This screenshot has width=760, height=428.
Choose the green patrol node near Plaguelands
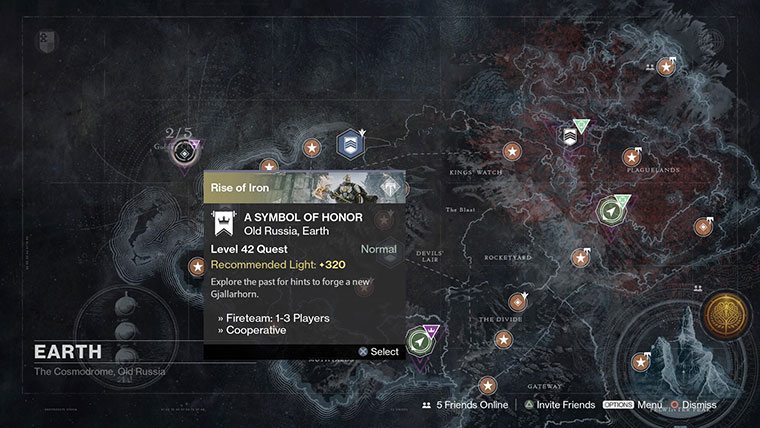609,212
